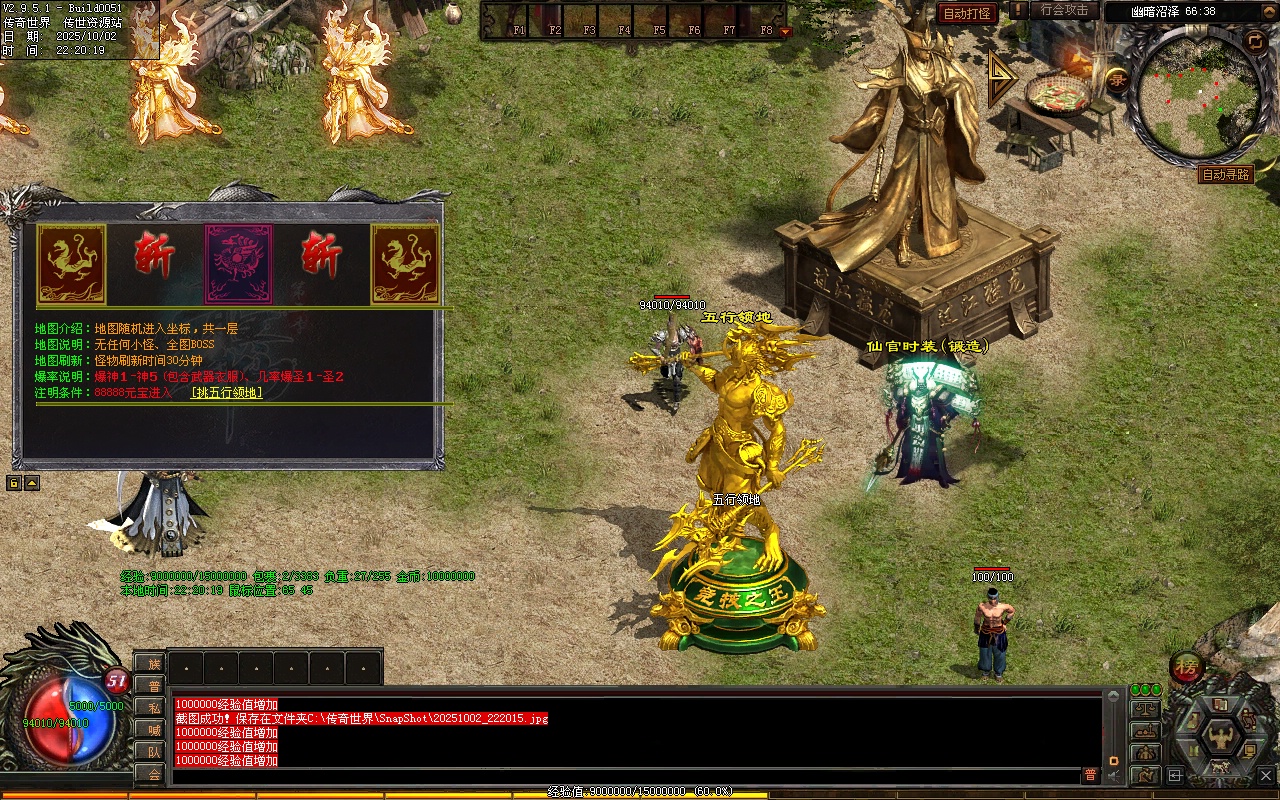Choose the 喊 shout chat channel

(151, 729)
